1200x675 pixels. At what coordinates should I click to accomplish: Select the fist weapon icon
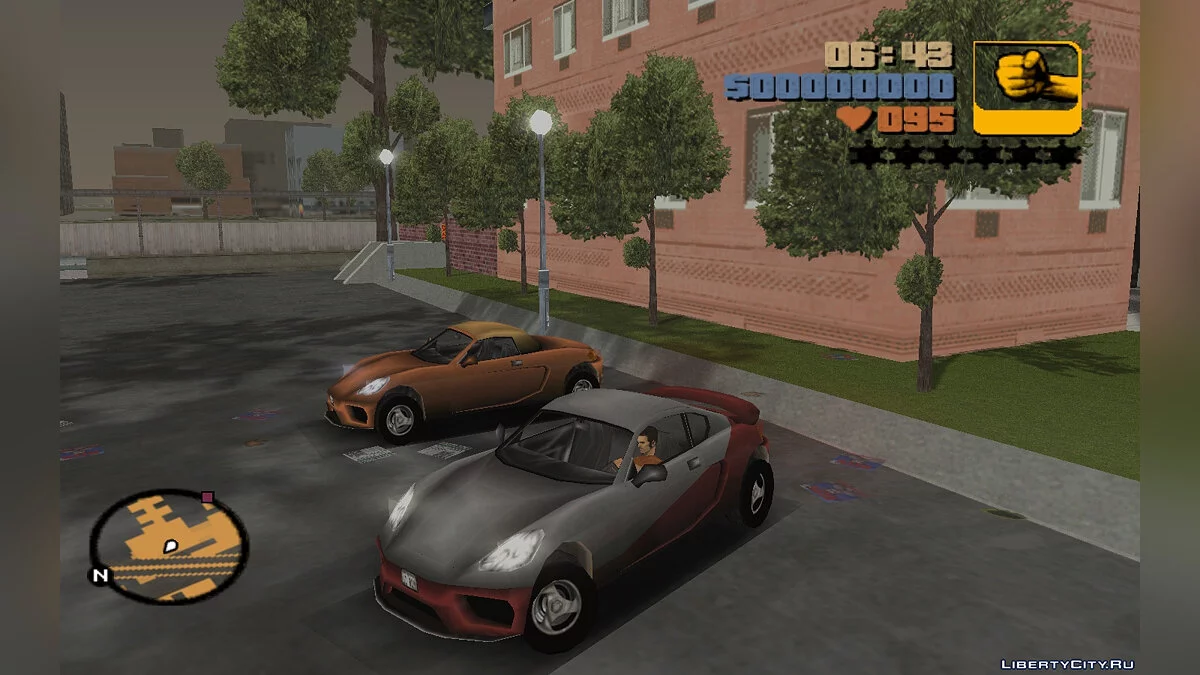click(x=1027, y=88)
